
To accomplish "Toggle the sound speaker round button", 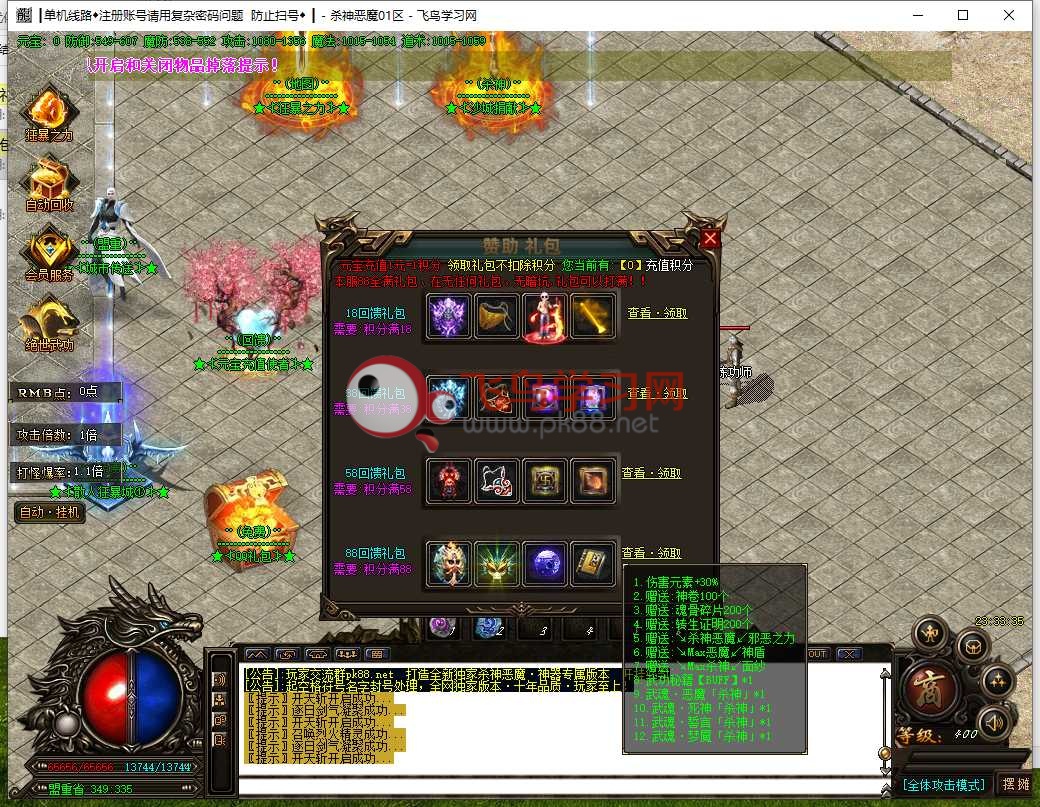I will tap(992, 721).
